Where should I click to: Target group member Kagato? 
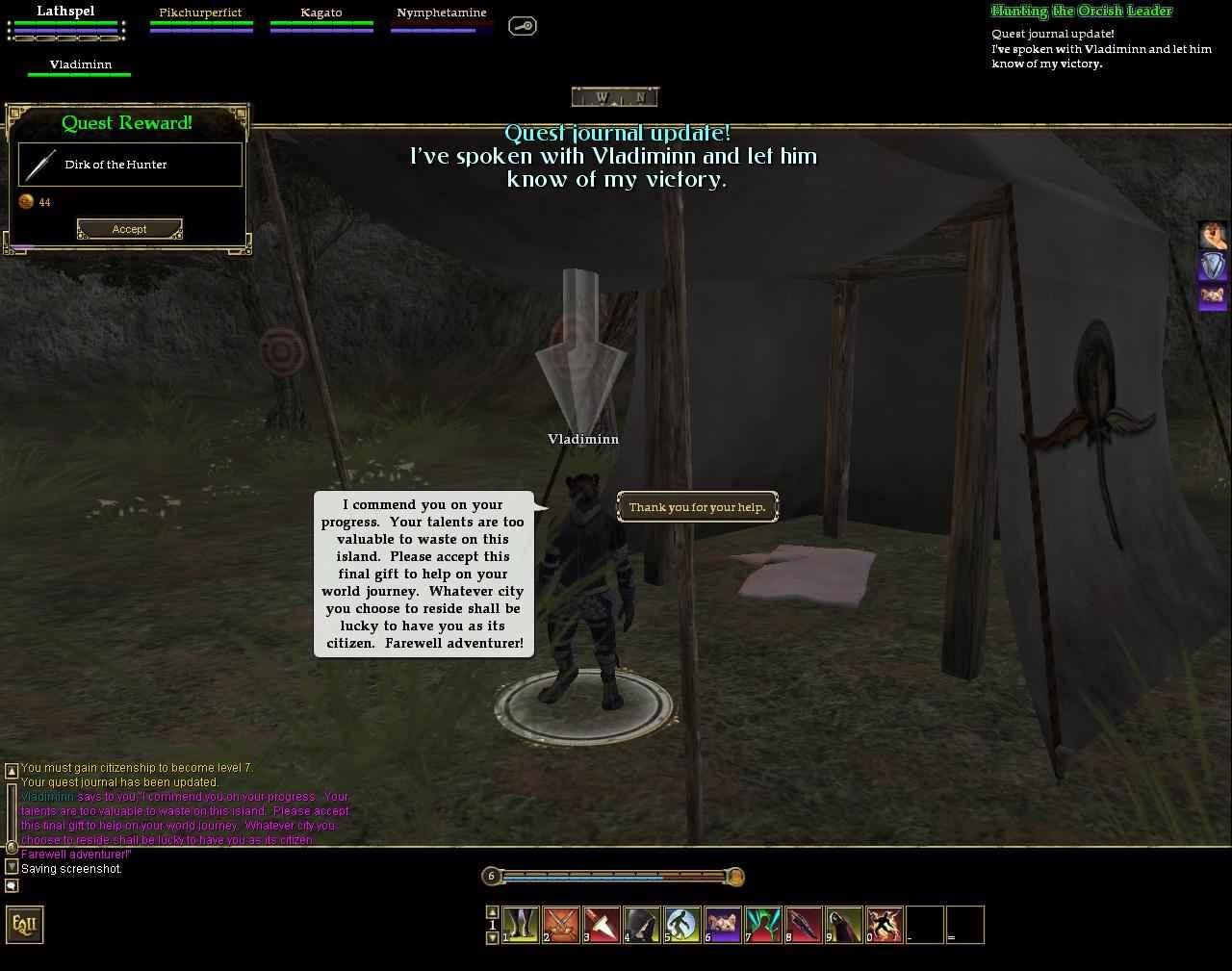(321, 13)
